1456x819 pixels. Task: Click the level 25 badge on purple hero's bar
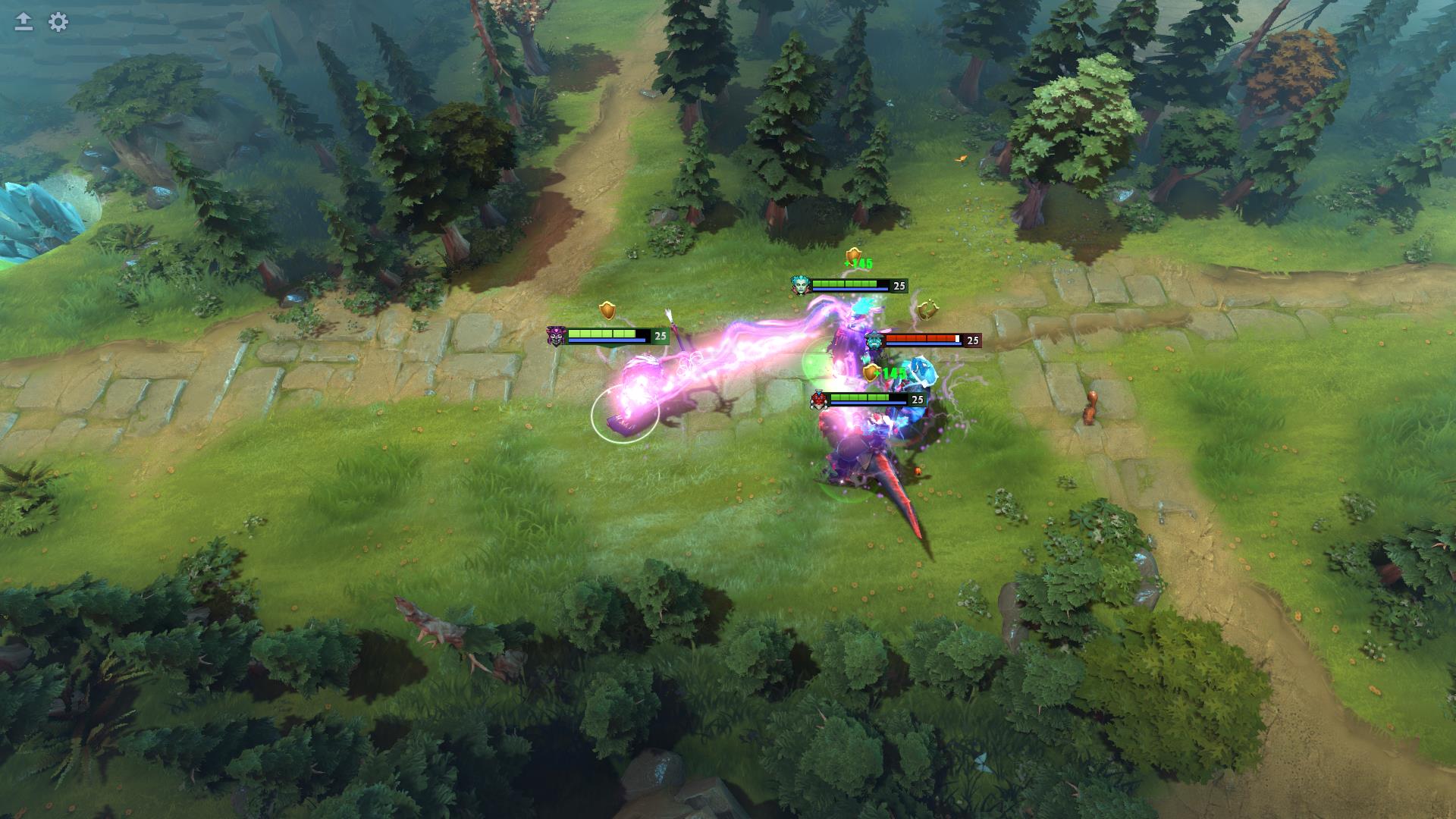661,336
